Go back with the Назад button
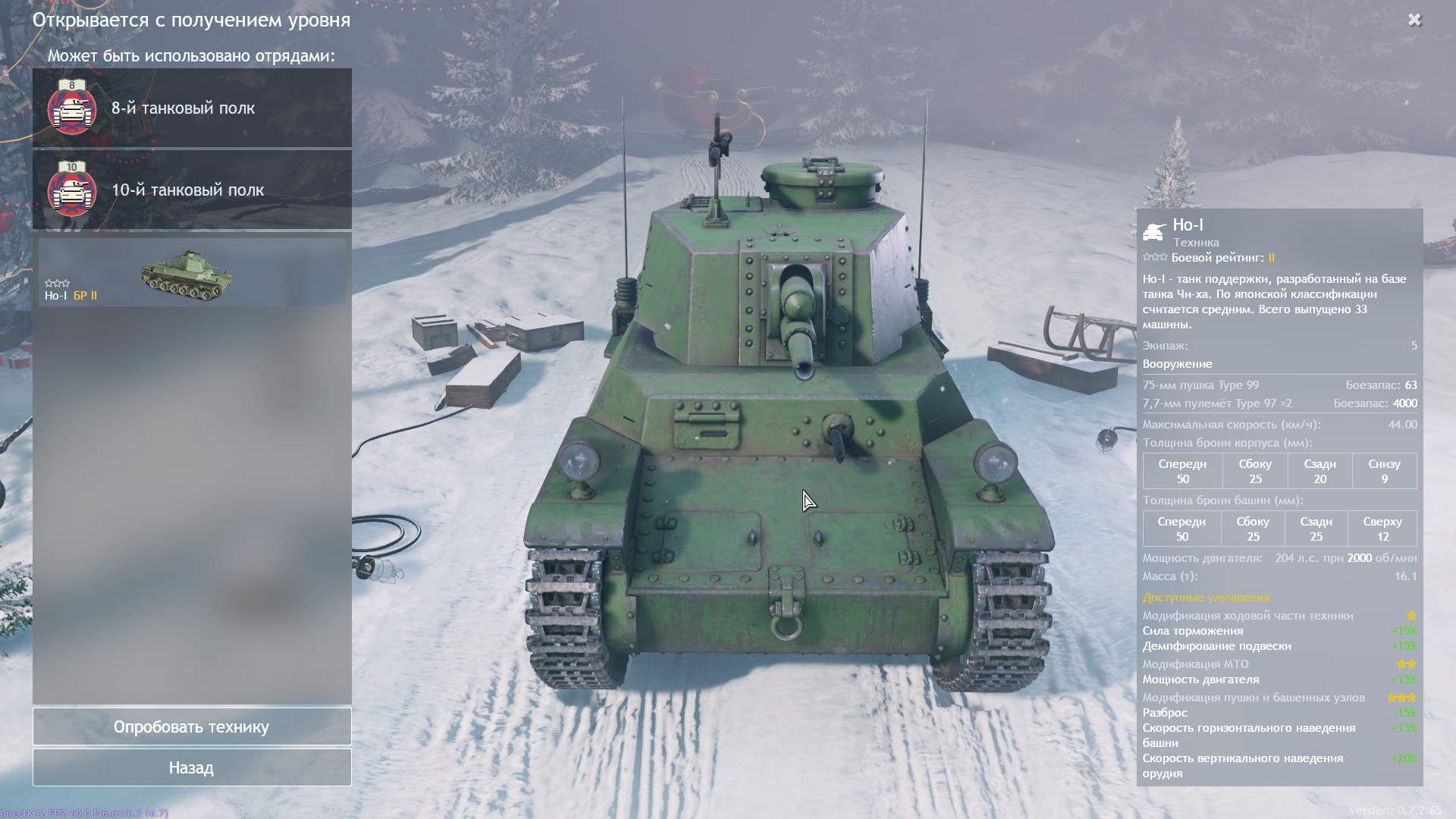 [192, 767]
